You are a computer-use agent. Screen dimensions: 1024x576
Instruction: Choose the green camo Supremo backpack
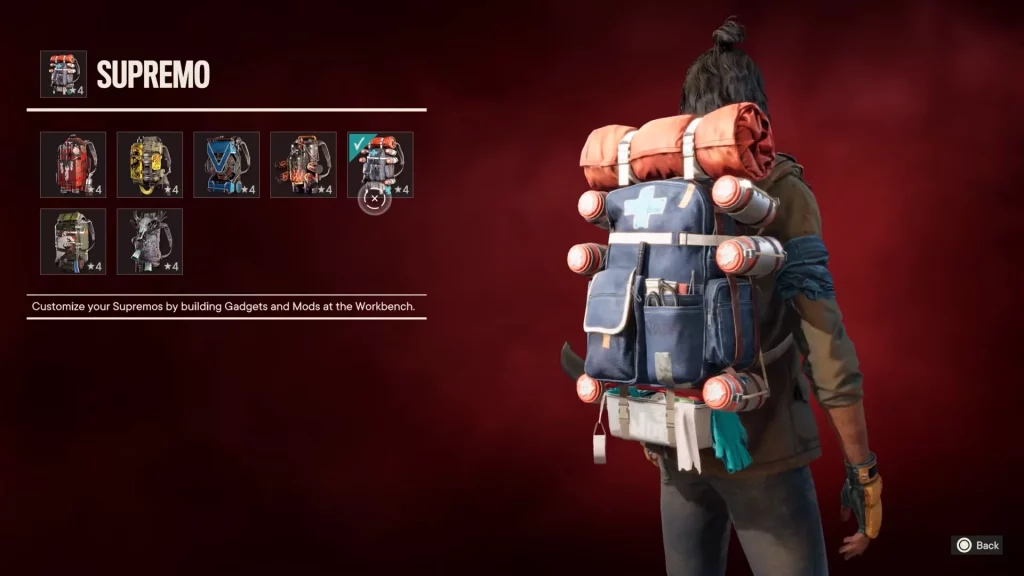point(73,241)
